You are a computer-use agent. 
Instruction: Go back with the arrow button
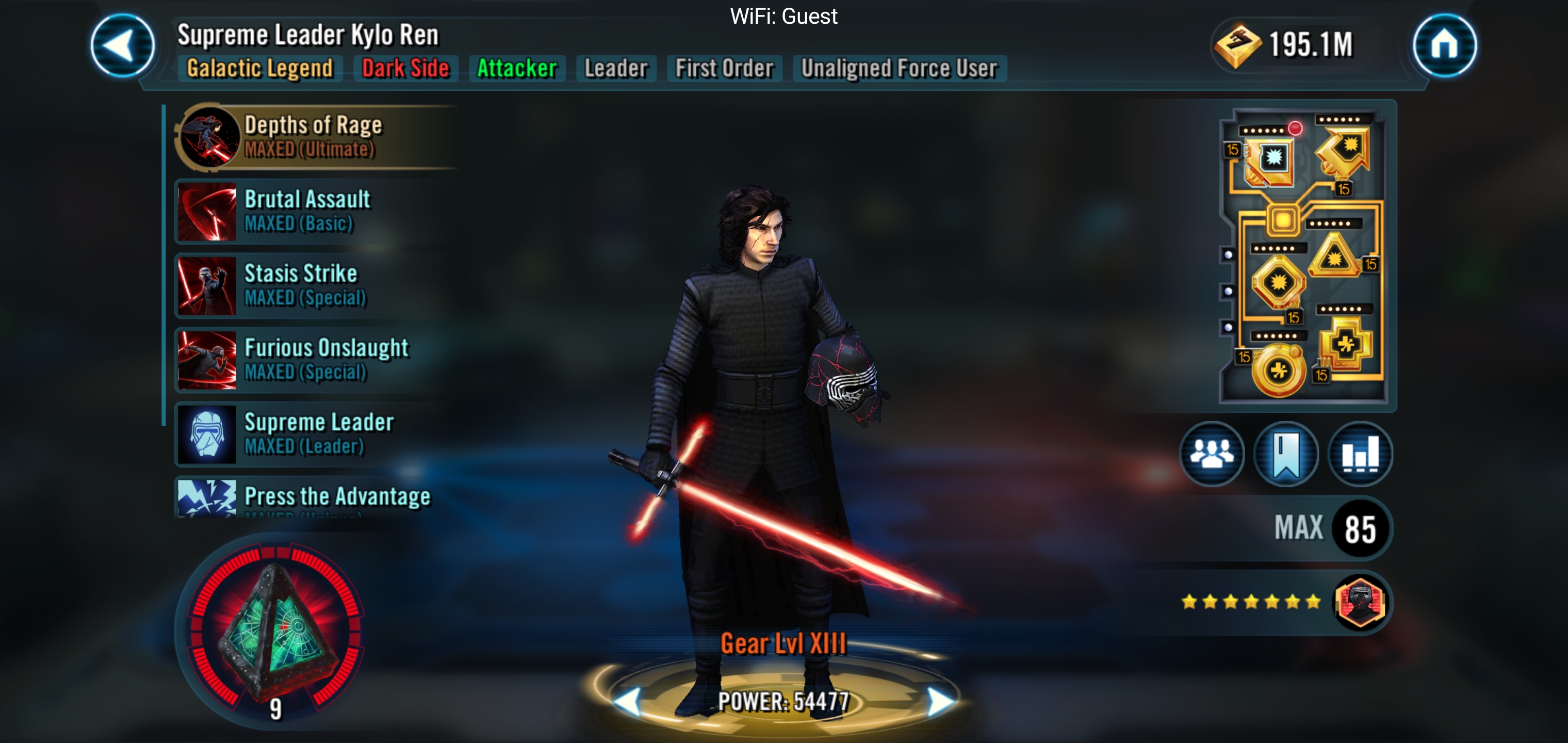tap(122, 46)
